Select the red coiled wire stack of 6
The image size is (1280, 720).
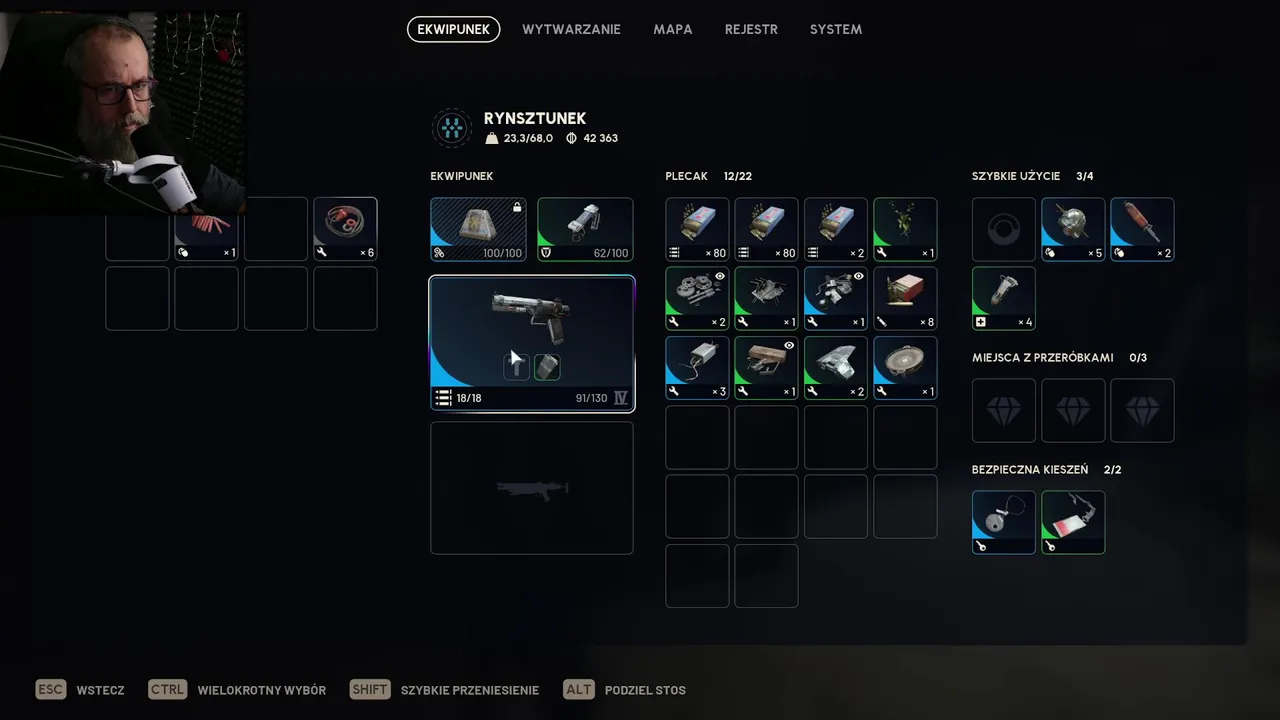[345, 229]
